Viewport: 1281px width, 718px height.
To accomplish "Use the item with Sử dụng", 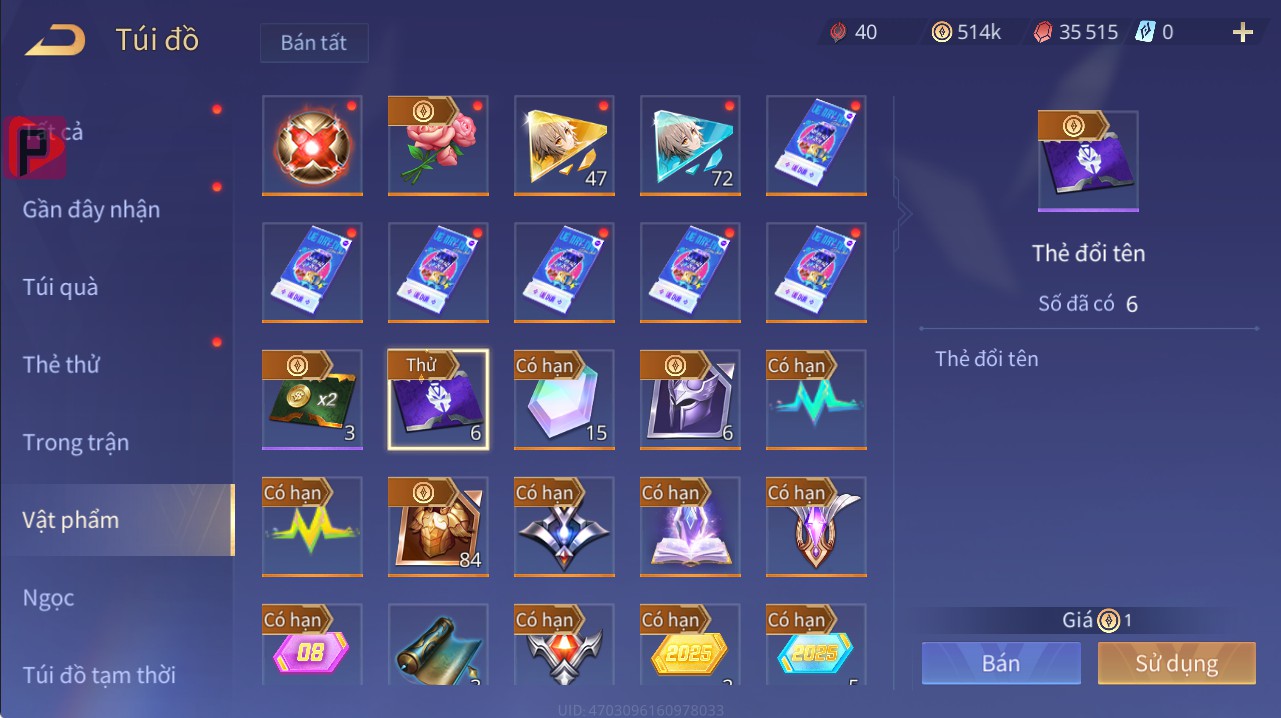I will 1176,663.
